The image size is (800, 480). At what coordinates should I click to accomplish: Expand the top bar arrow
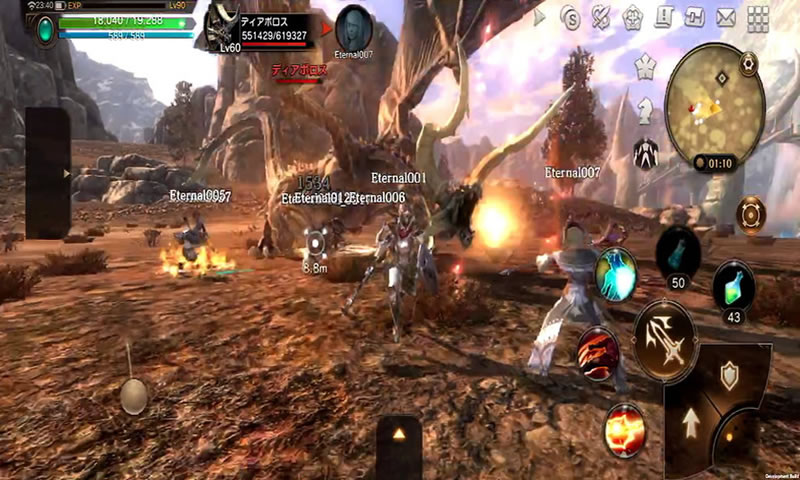540,18
